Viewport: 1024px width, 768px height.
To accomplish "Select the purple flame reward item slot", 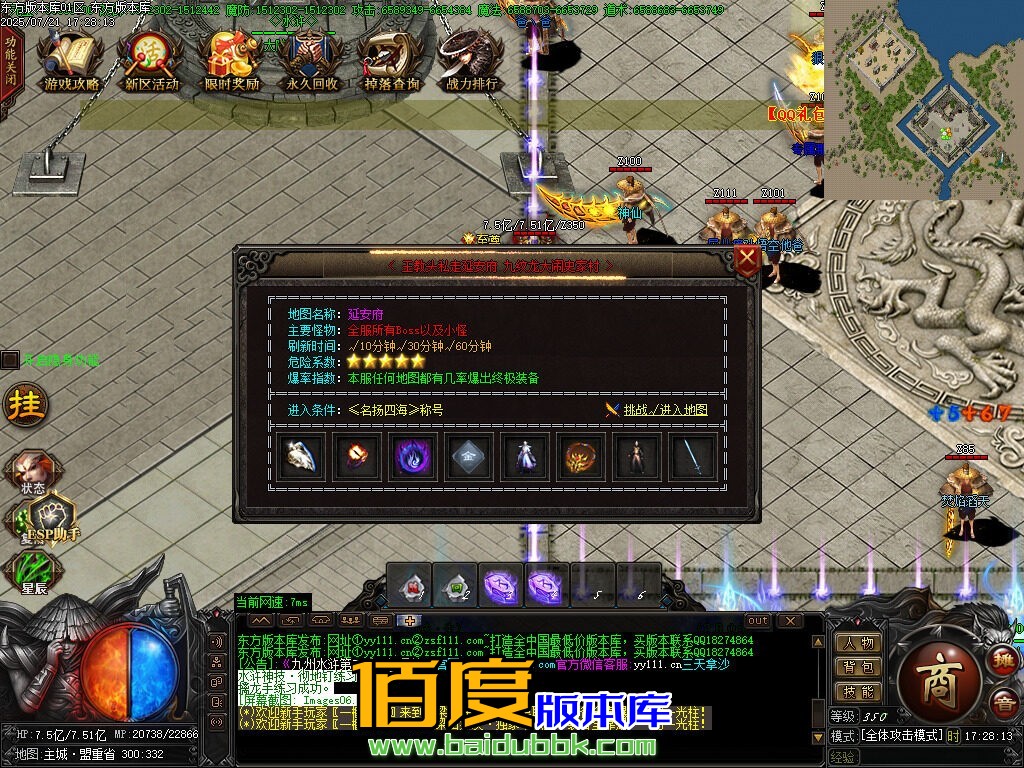I will click(413, 458).
